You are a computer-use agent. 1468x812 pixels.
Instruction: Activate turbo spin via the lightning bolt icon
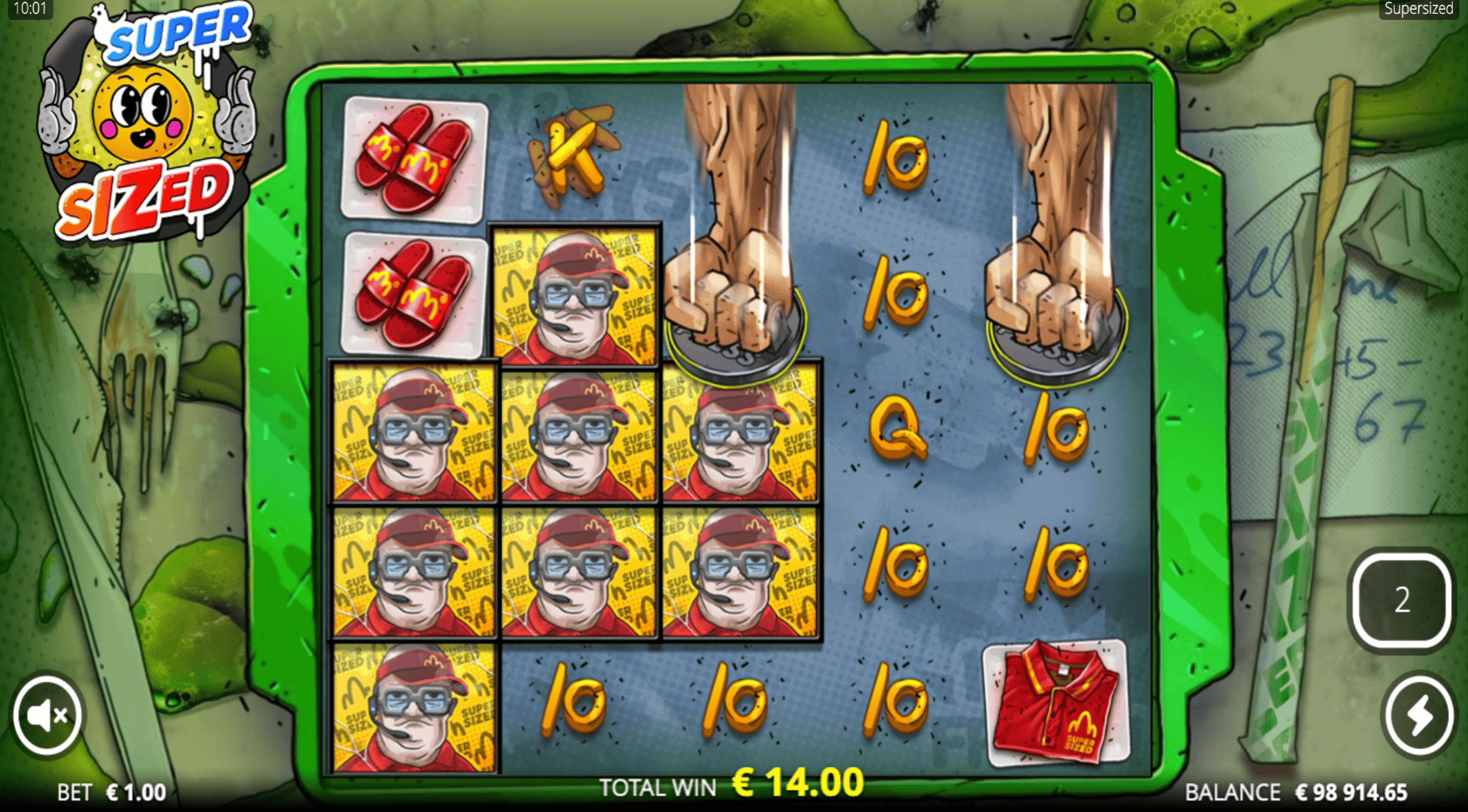[1418, 713]
